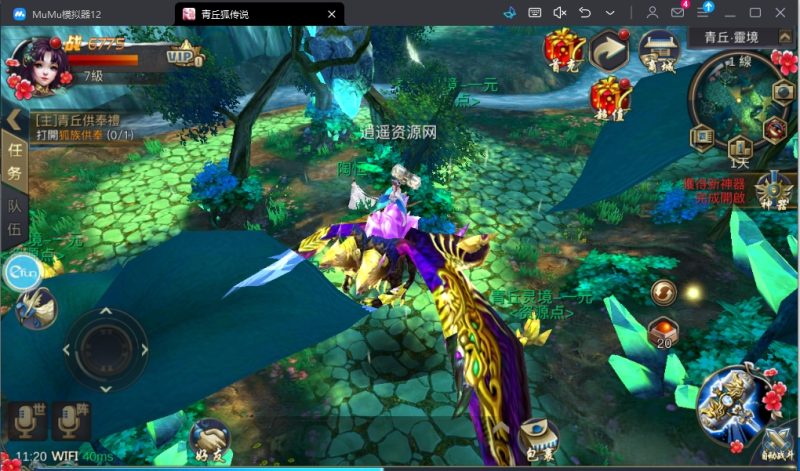Open the VIP badge panel
800x471 pixels.
pos(181,57)
